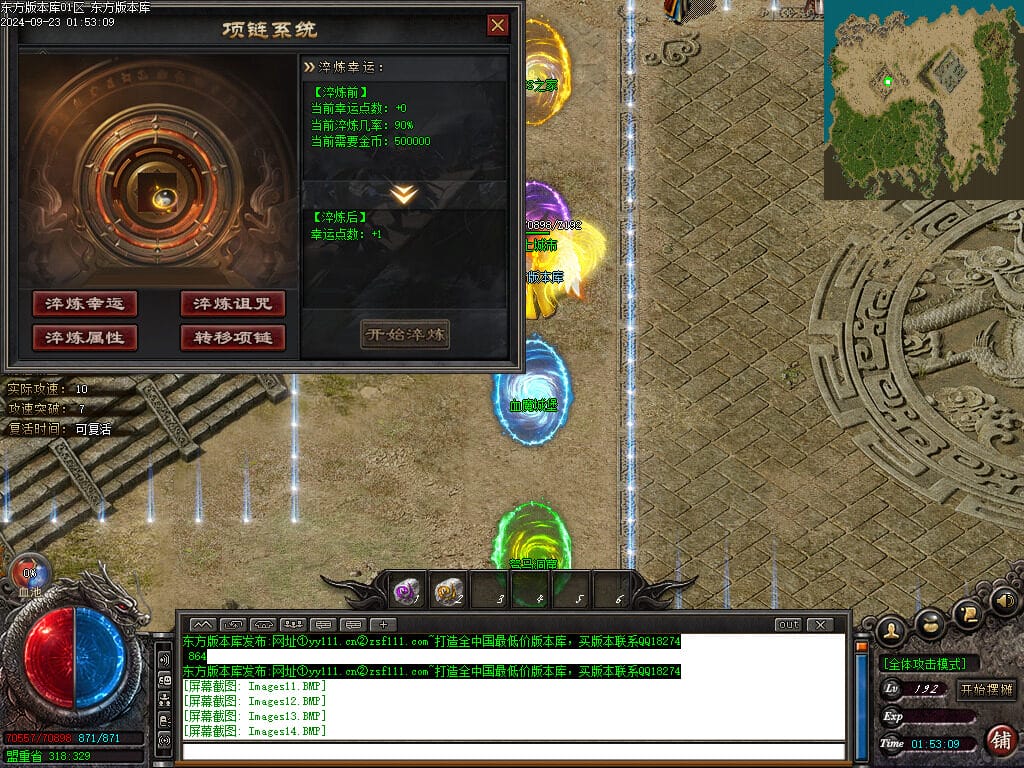This screenshot has width=1024, height=768.
Task: Start refining with the 开始淬炼 button
Action: tap(405, 334)
